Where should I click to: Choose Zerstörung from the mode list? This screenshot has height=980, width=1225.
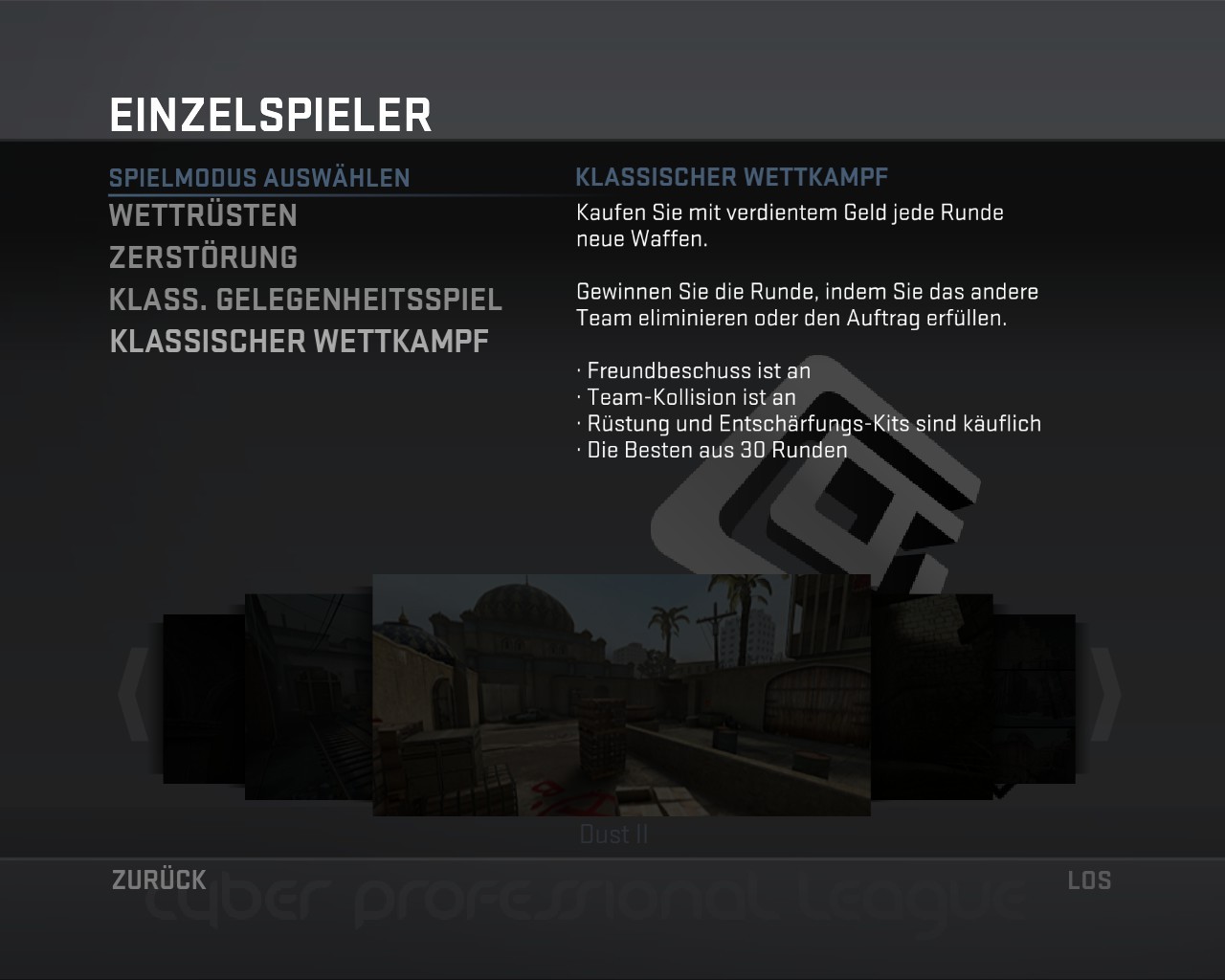tap(203, 256)
